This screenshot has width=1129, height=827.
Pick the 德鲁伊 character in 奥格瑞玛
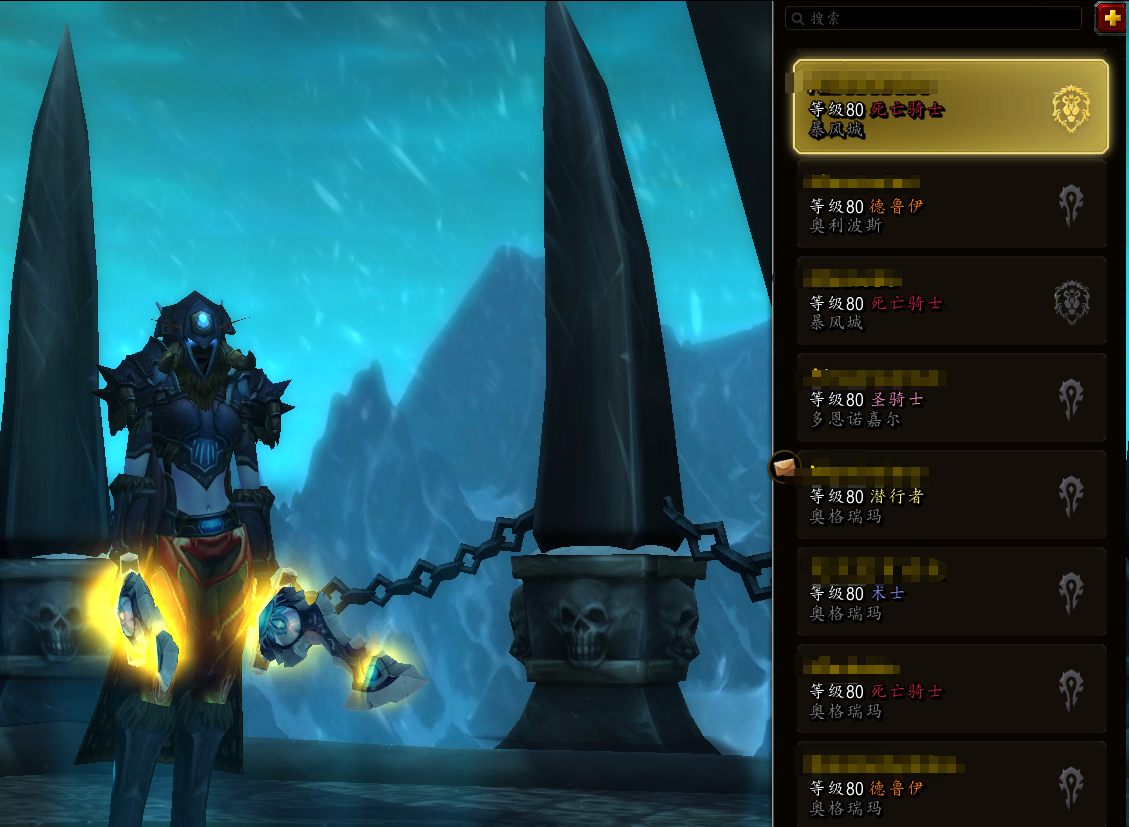pyautogui.click(x=950, y=785)
